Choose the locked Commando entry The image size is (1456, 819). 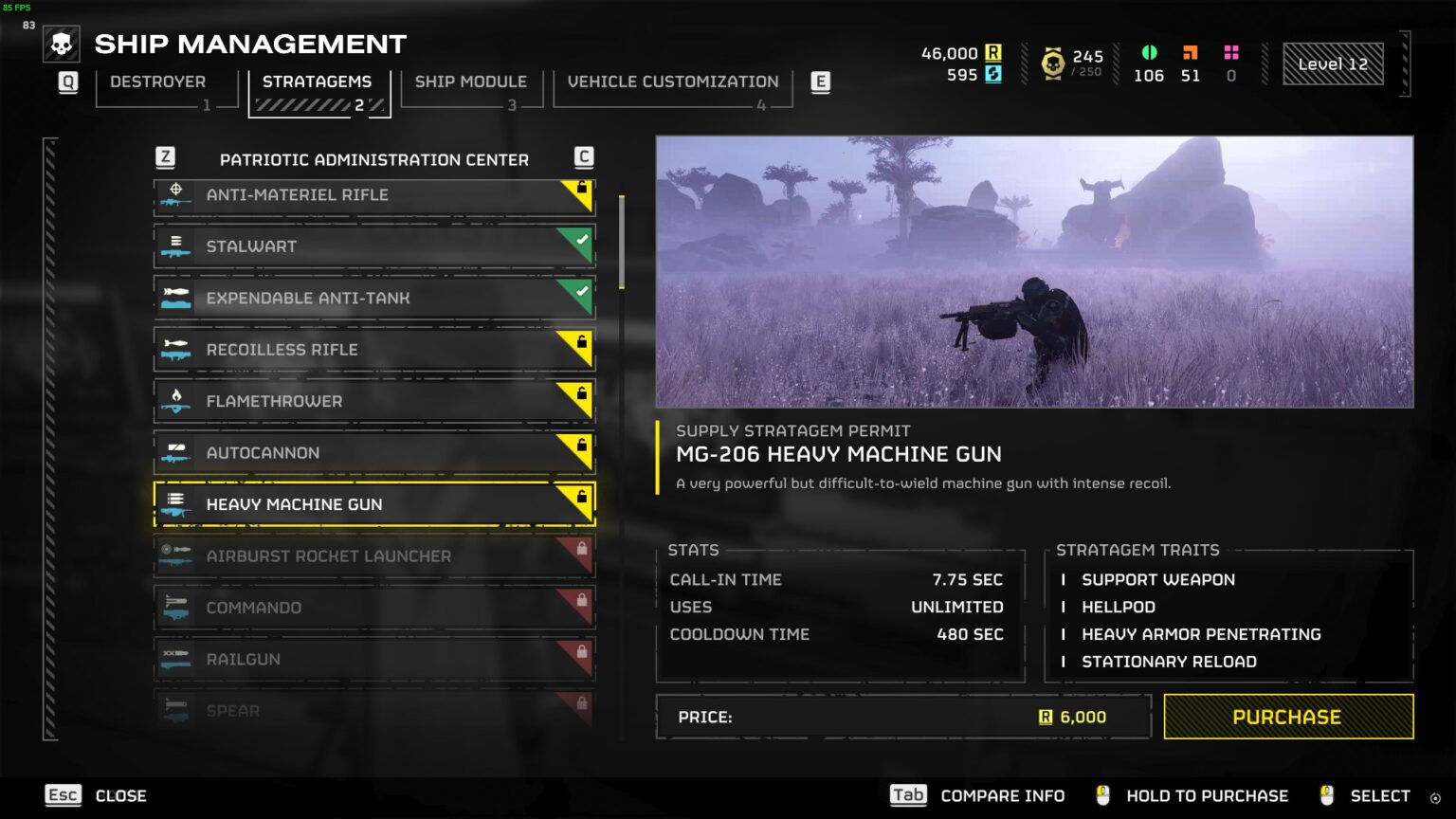coord(373,608)
